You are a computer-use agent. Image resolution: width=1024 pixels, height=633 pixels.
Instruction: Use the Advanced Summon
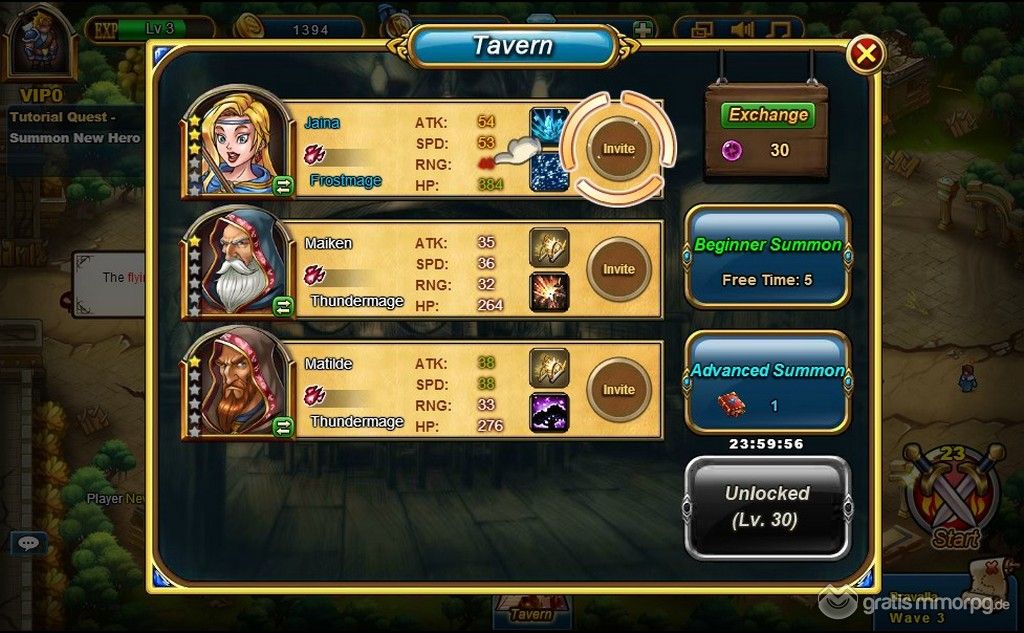(x=767, y=382)
